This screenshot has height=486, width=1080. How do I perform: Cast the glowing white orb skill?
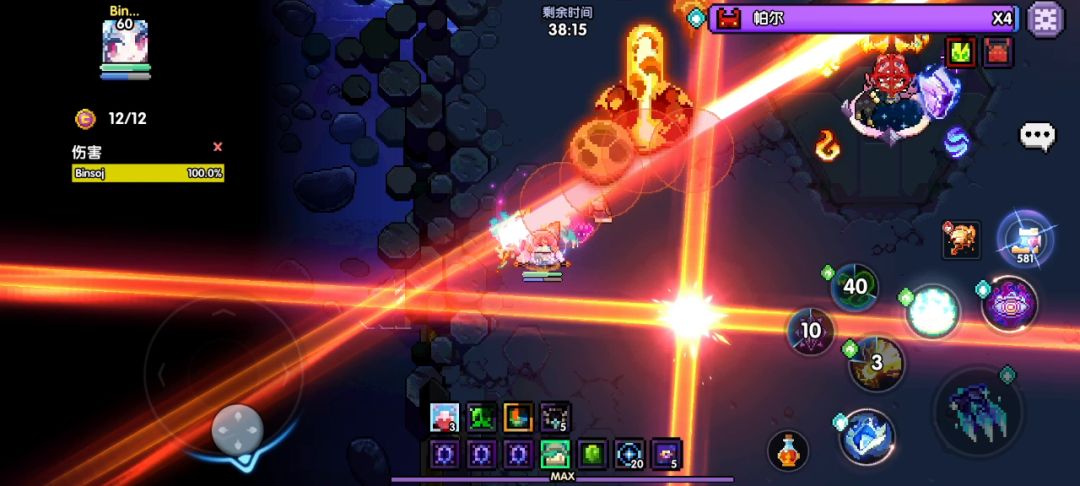pos(932,311)
